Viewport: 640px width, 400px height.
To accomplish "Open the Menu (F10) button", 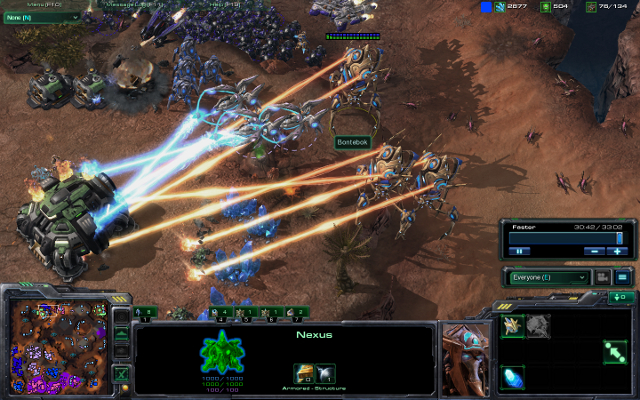I will (x=40, y=4).
